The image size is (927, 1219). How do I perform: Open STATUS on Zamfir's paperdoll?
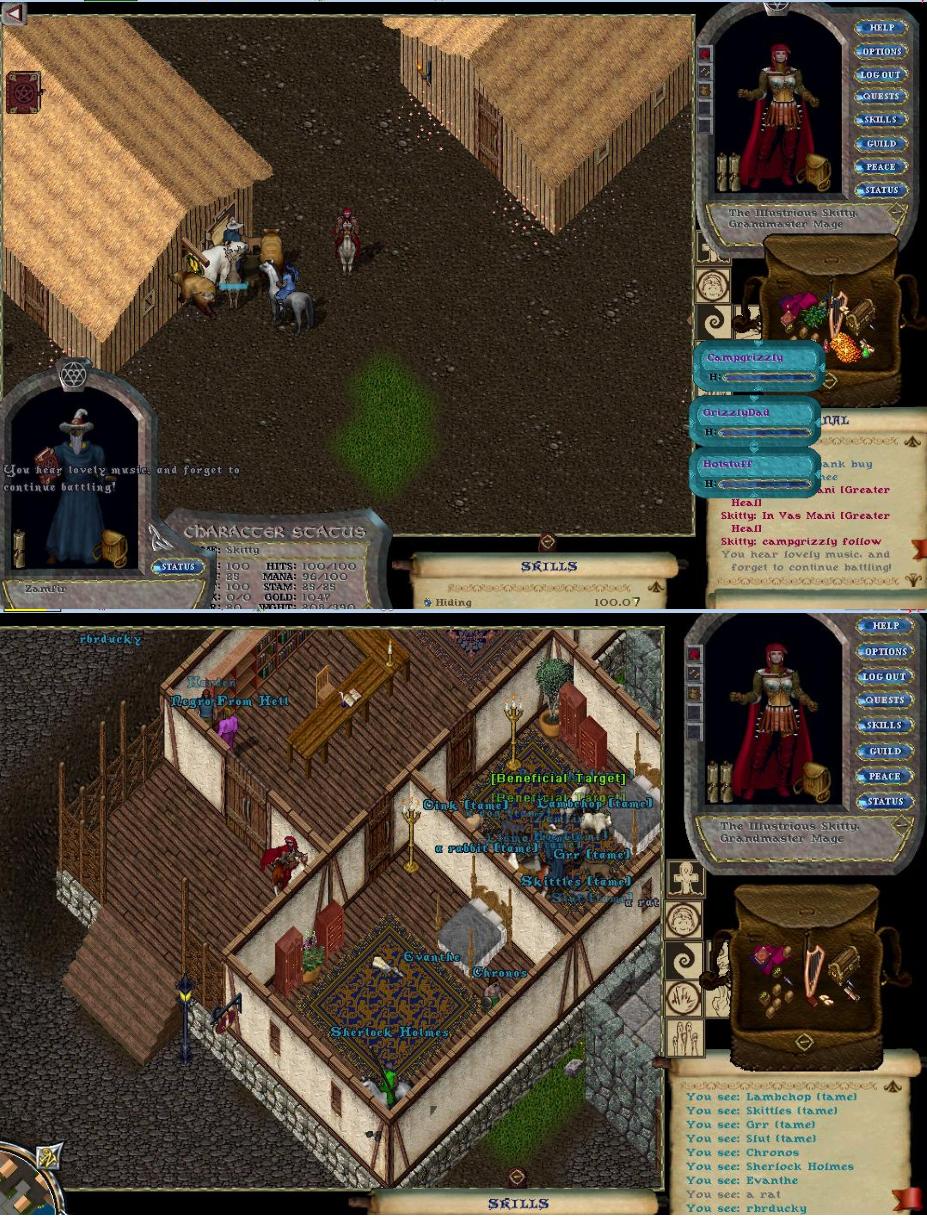click(x=178, y=567)
